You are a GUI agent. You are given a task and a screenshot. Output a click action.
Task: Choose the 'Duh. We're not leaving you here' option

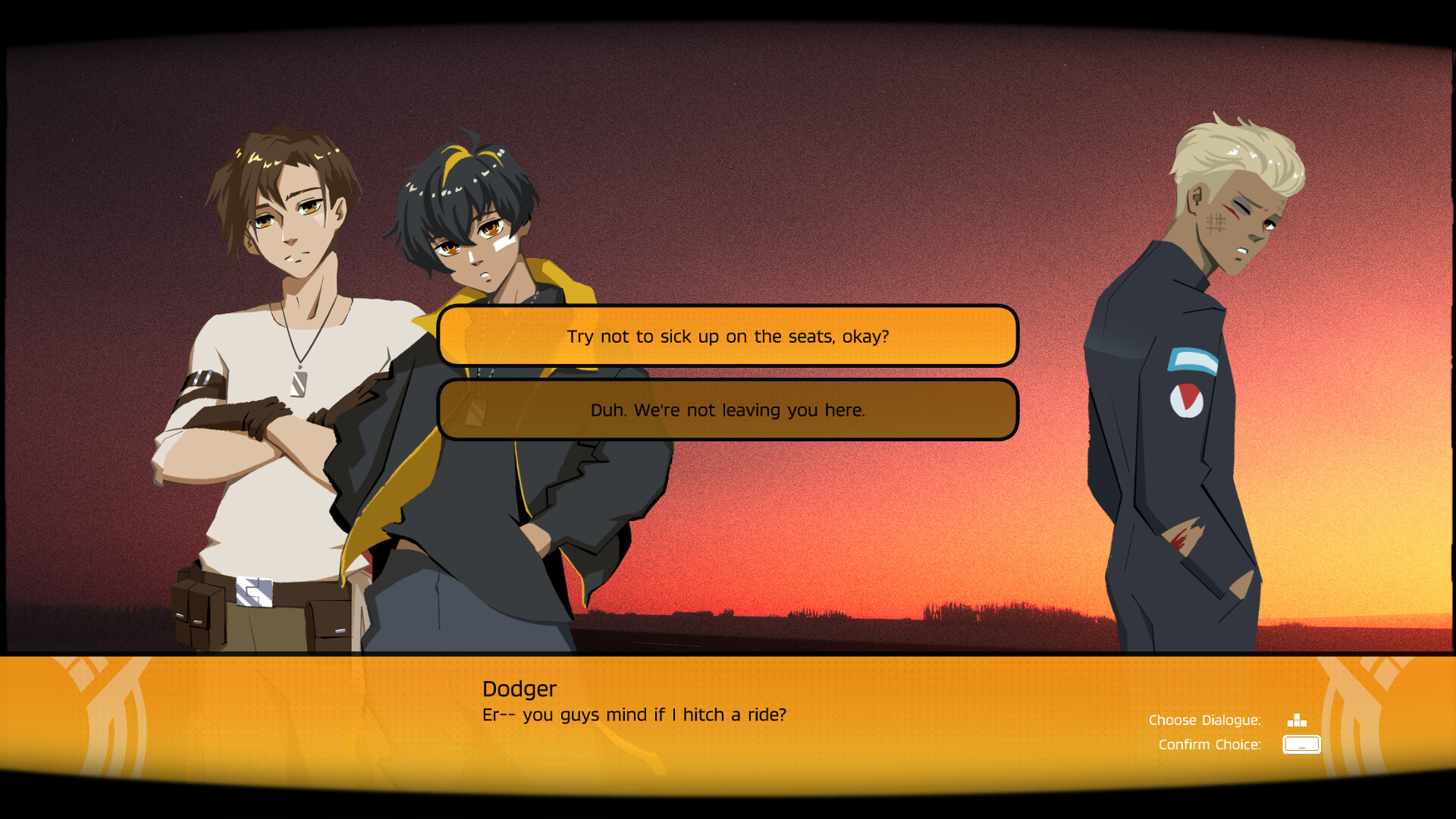click(x=728, y=410)
